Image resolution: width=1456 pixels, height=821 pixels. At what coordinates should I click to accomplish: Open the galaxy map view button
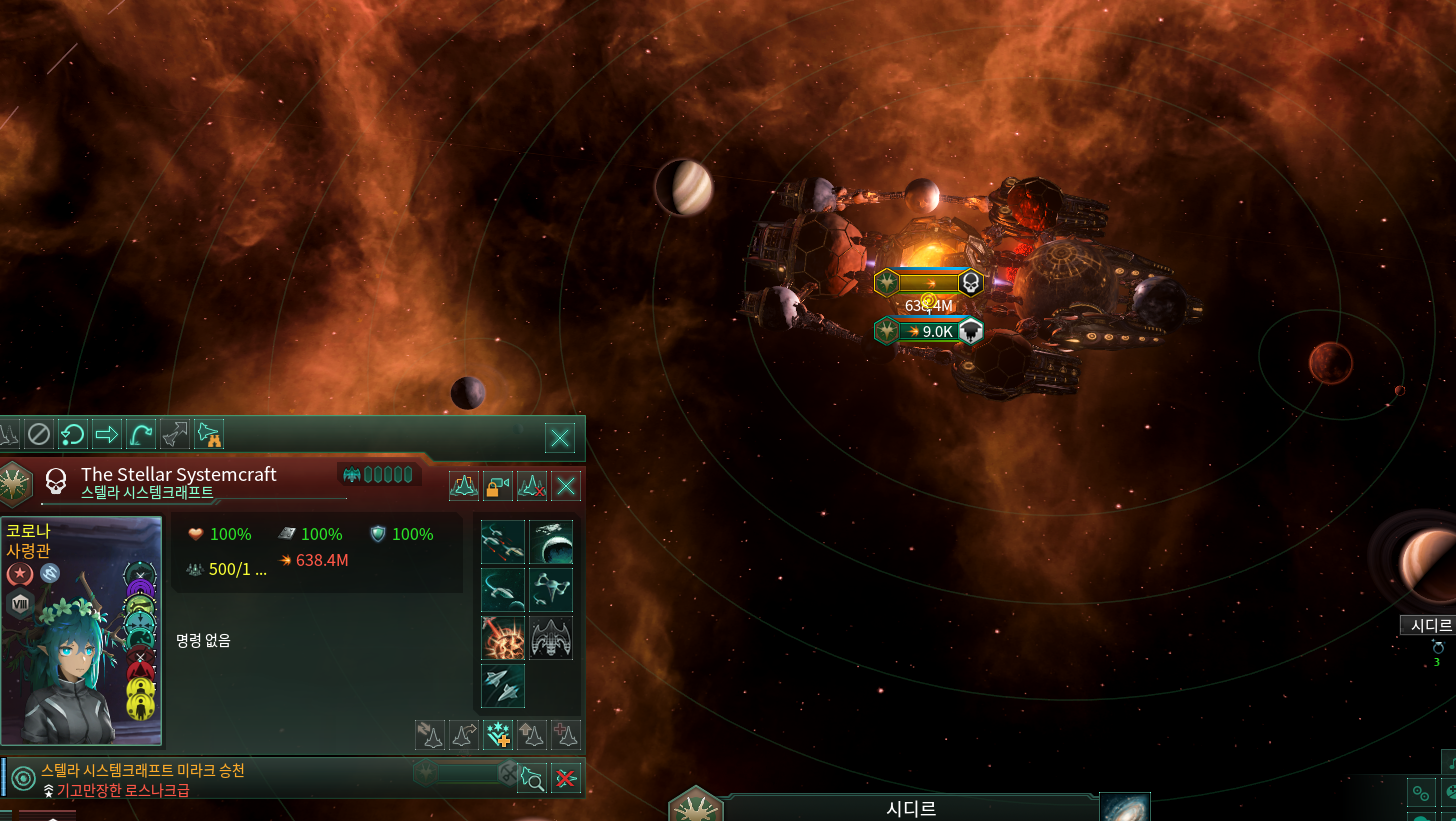click(x=1125, y=807)
